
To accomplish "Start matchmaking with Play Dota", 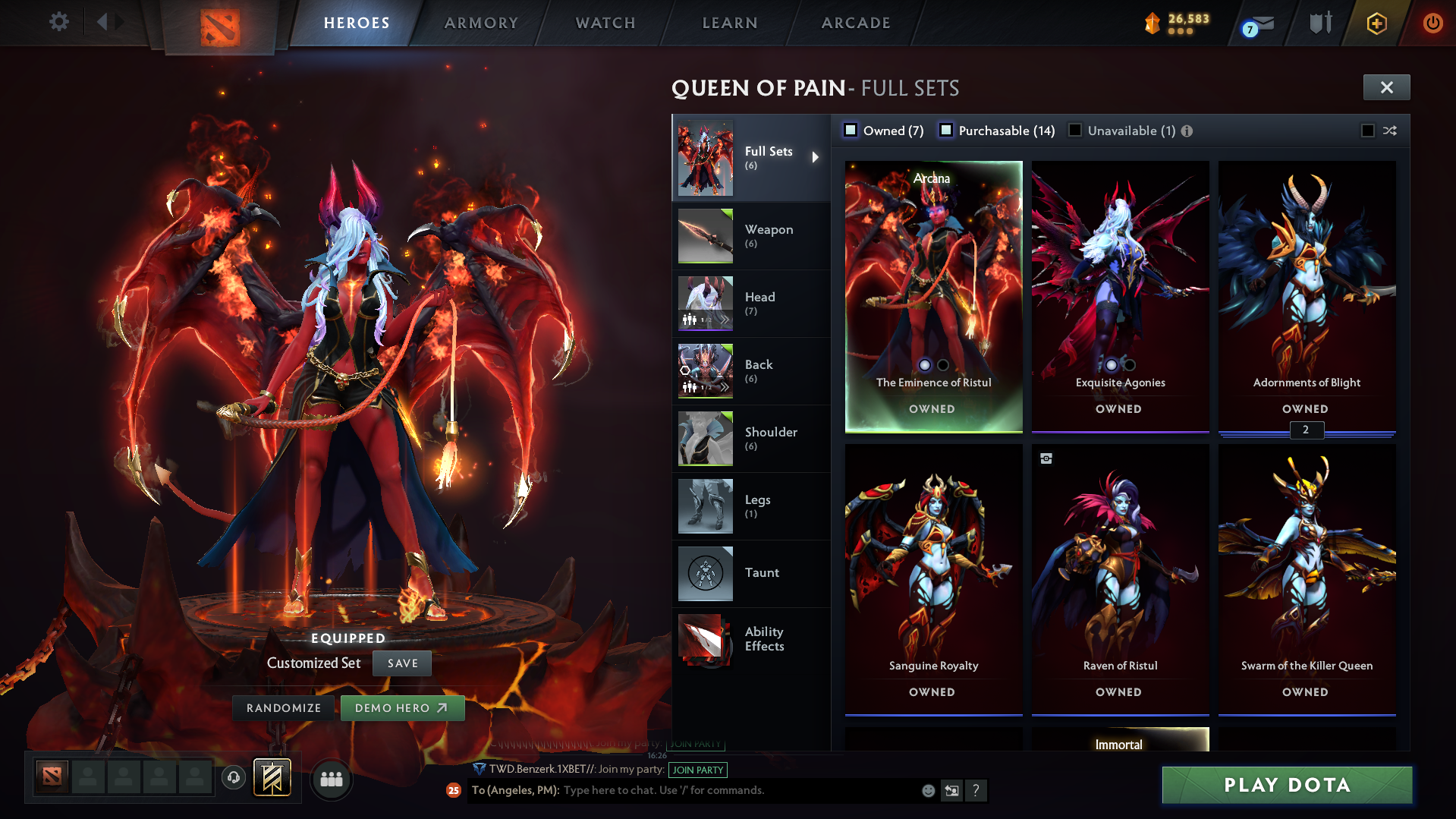I will click(x=1287, y=785).
